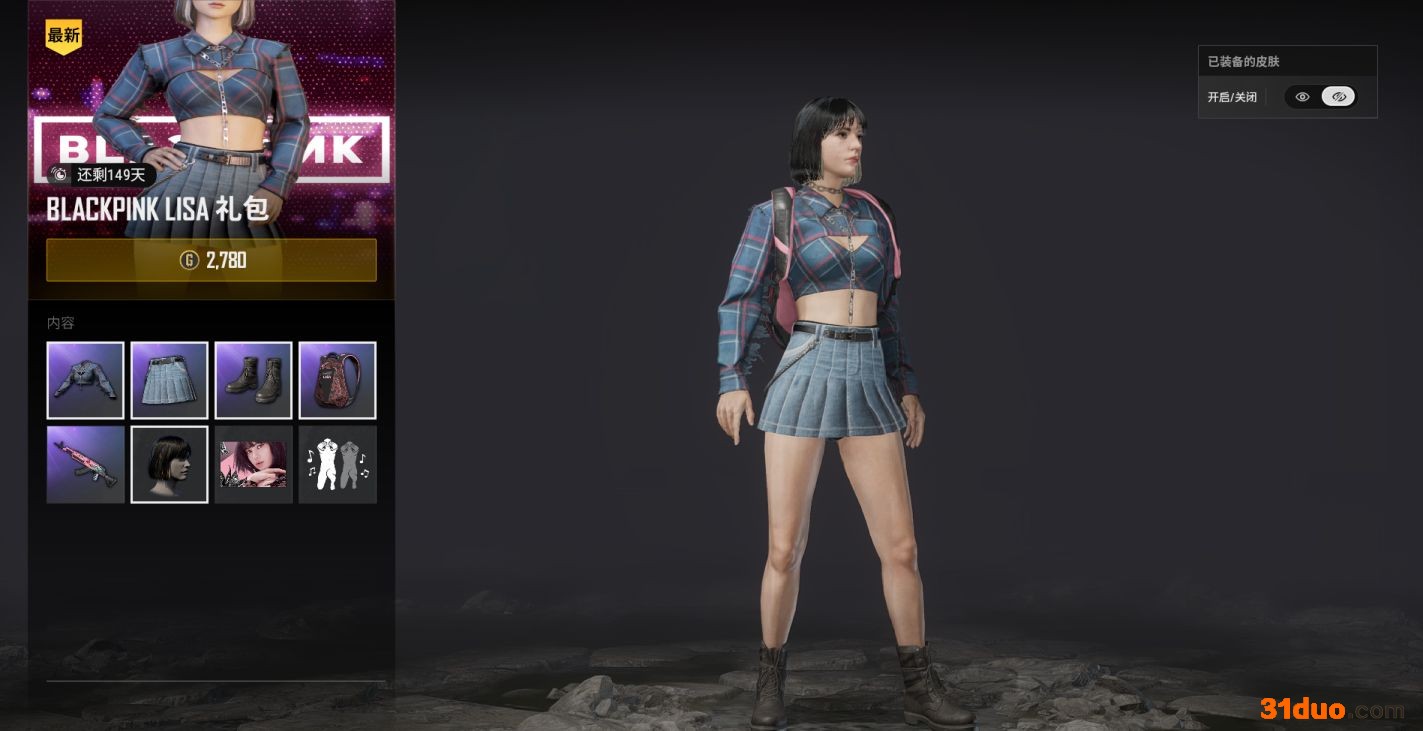Buy the LISA bundle for 2,780 G-Coin

(211, 260)
